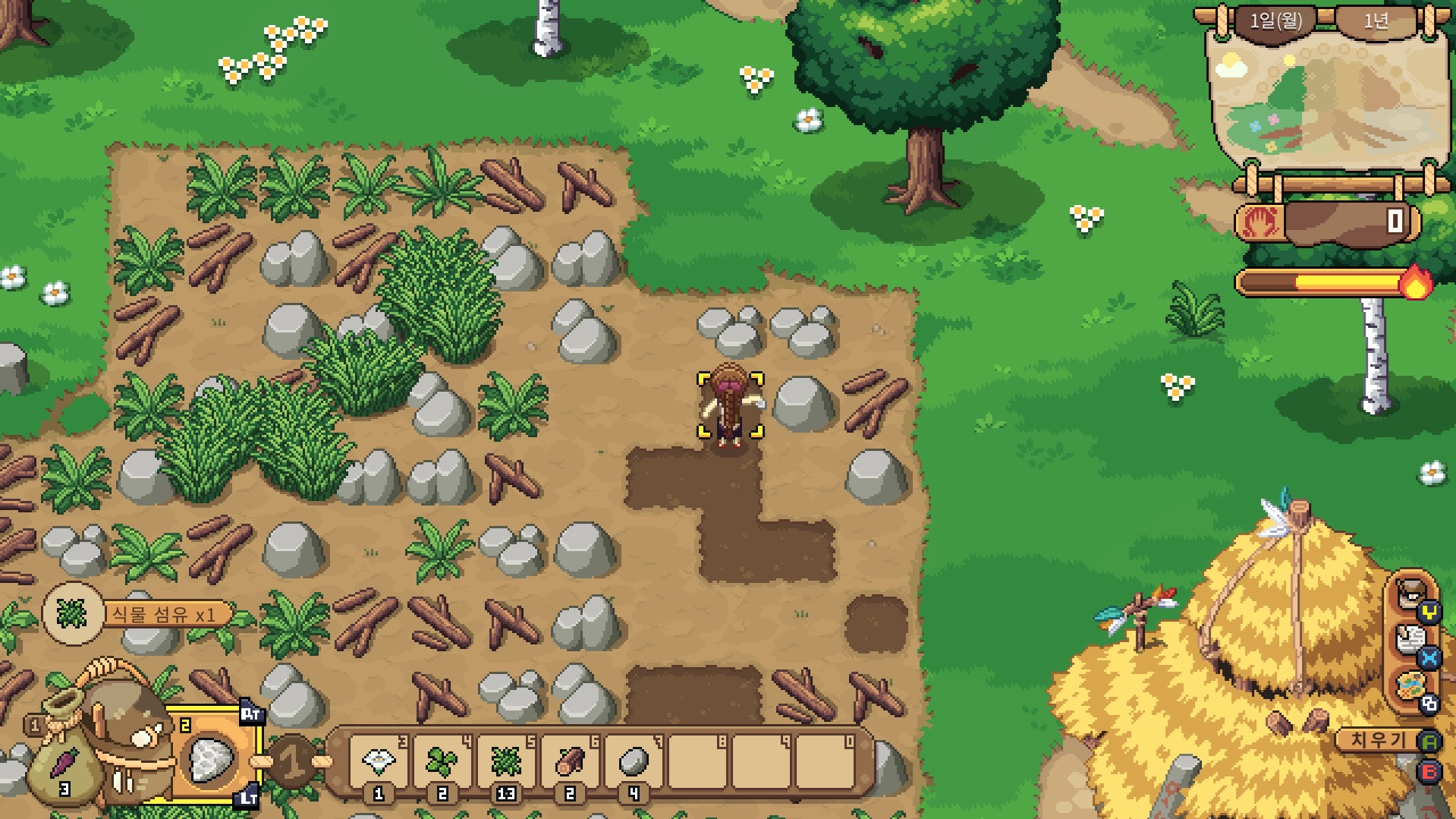
Task: Open the world map icon
Action: click(1411, 687)
